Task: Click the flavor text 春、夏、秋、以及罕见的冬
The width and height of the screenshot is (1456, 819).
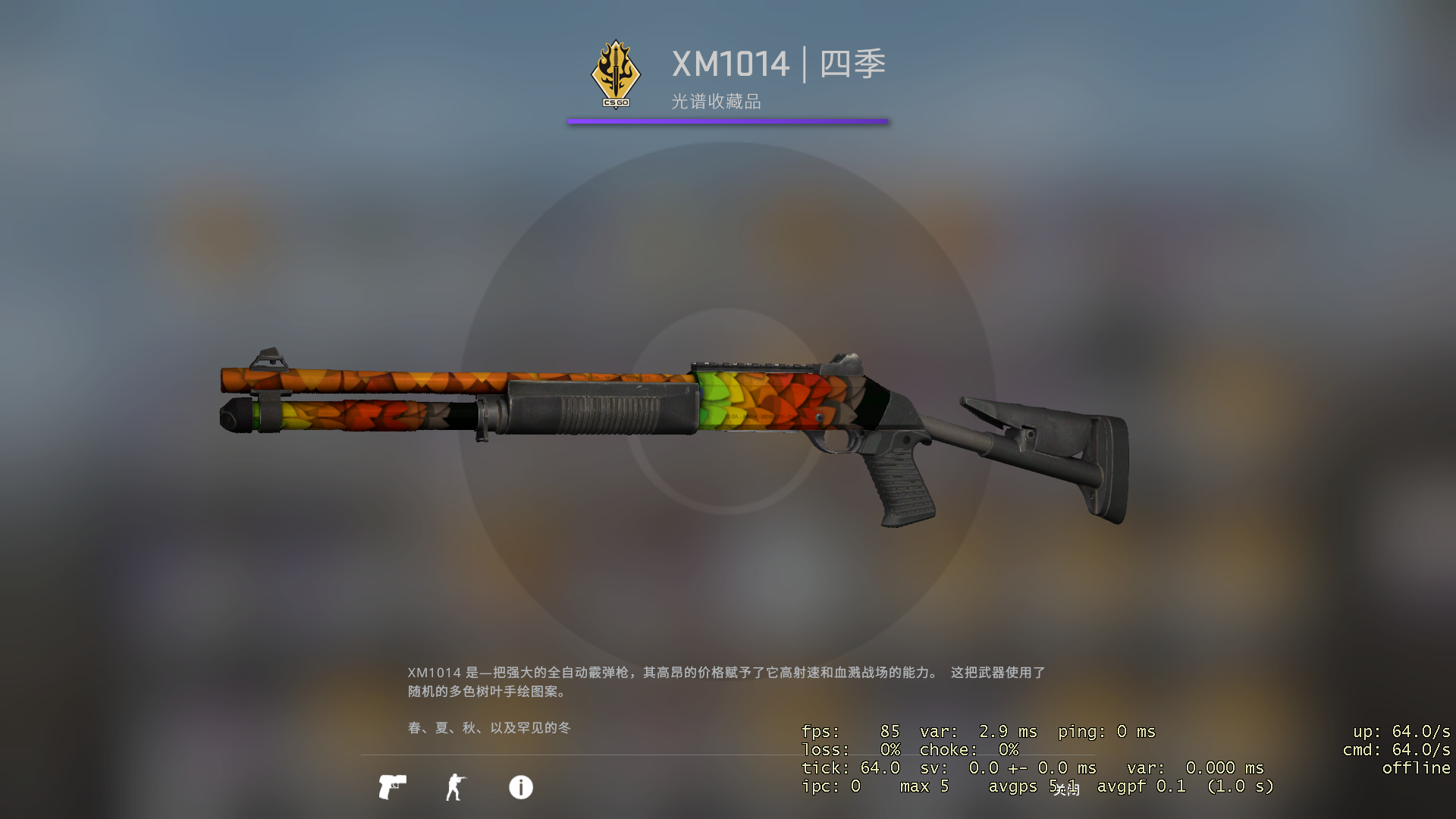Action: pos(490,728)
